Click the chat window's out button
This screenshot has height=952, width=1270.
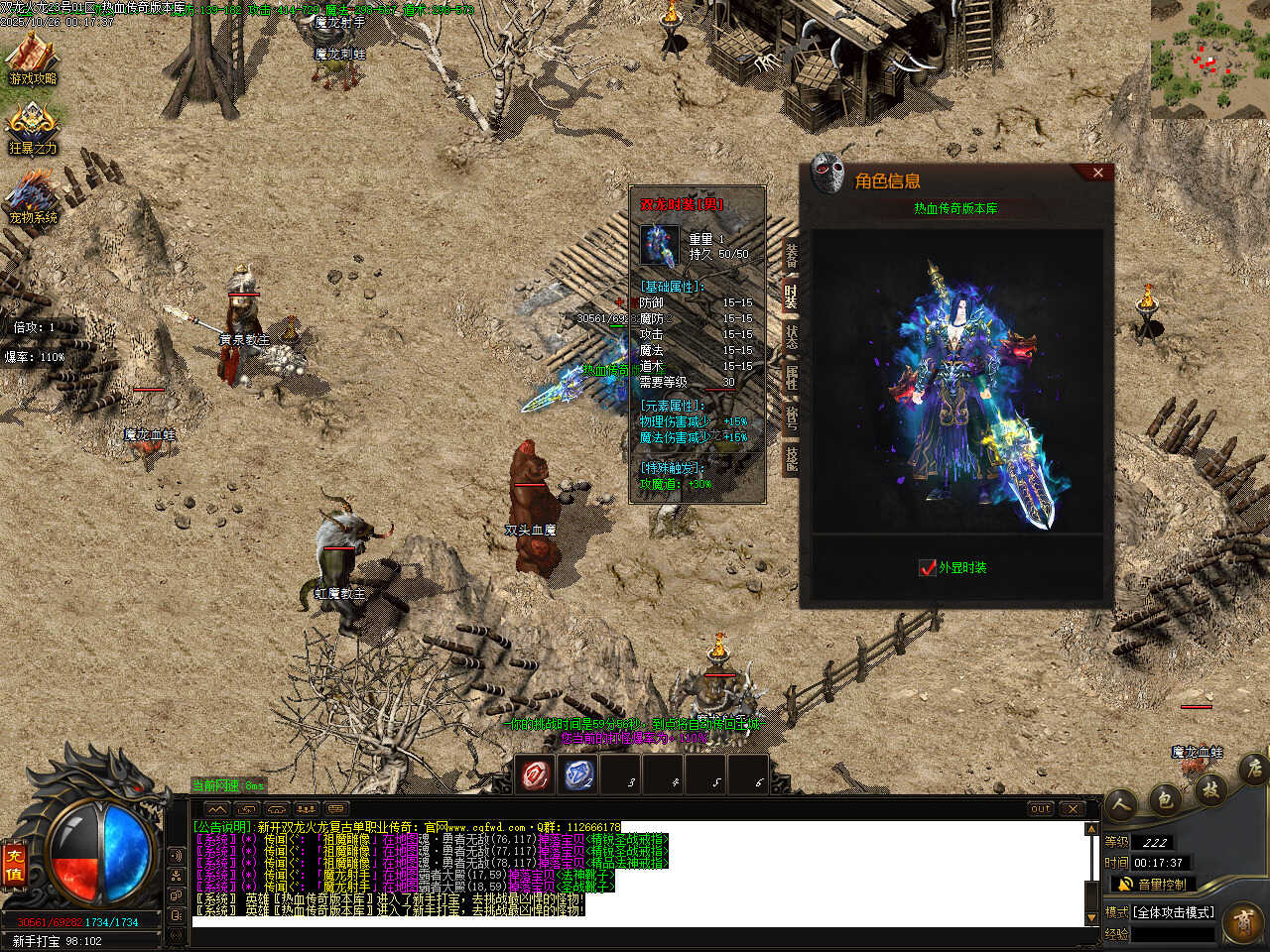(x=1040, y=809)
